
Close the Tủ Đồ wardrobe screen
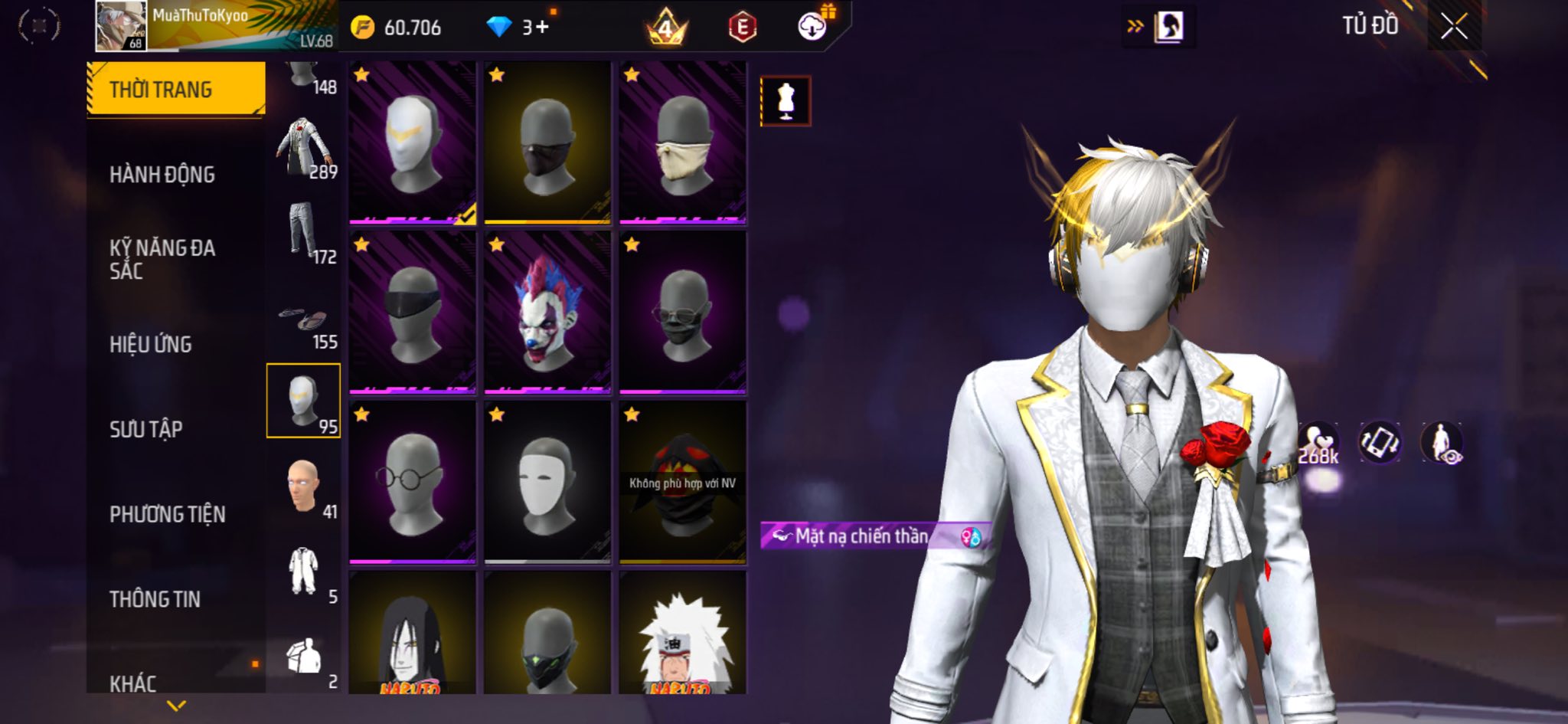pyautogui.click(x=1454, y=27)
